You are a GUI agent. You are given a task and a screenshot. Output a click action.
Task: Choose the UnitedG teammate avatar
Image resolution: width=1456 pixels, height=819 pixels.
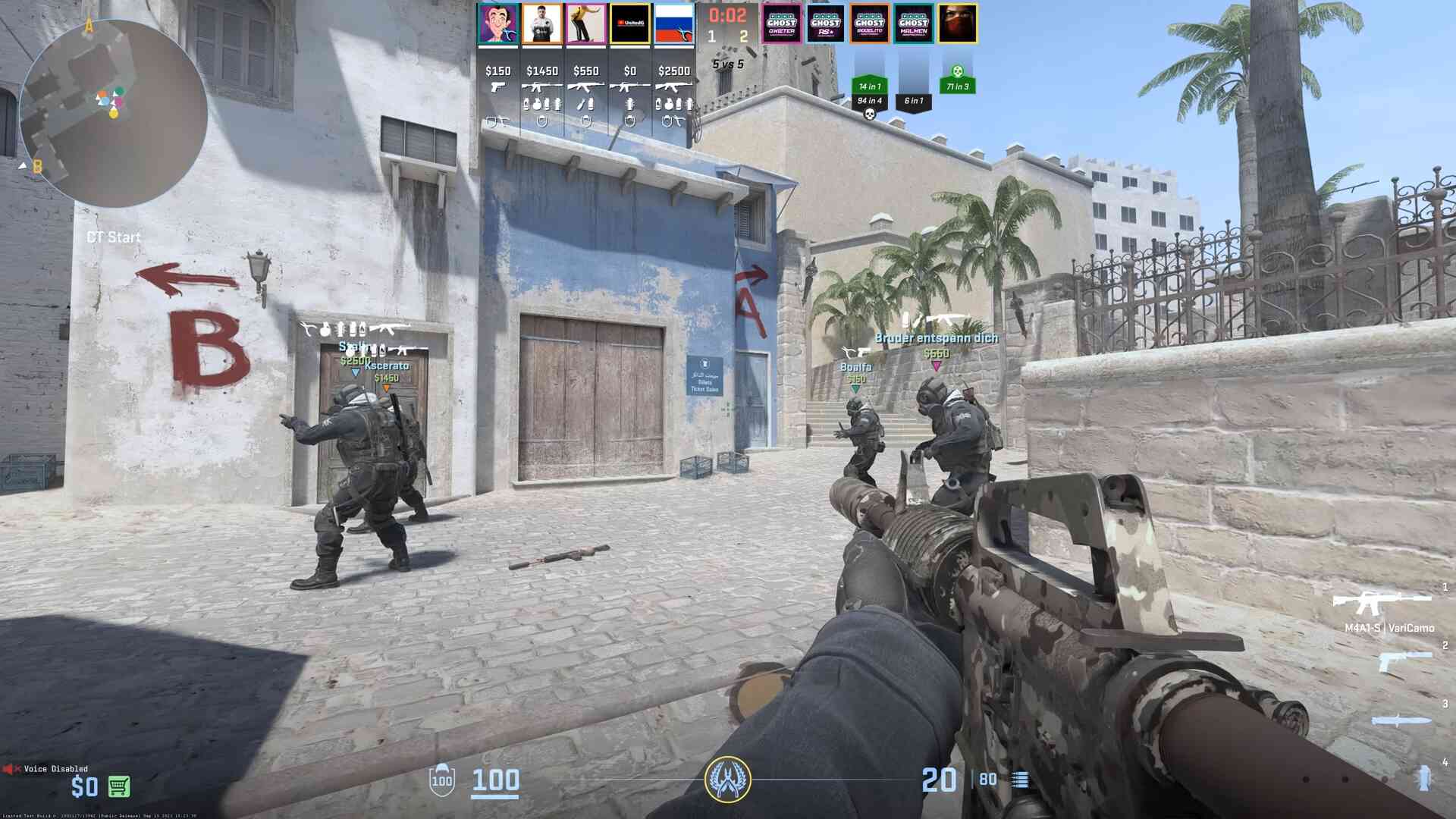630,24
